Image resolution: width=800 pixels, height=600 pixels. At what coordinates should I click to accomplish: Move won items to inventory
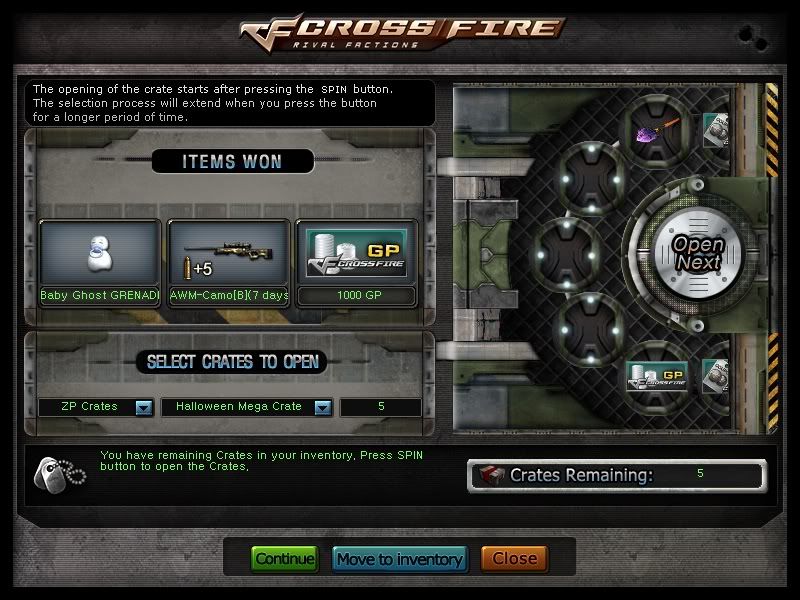click(399, 559)
